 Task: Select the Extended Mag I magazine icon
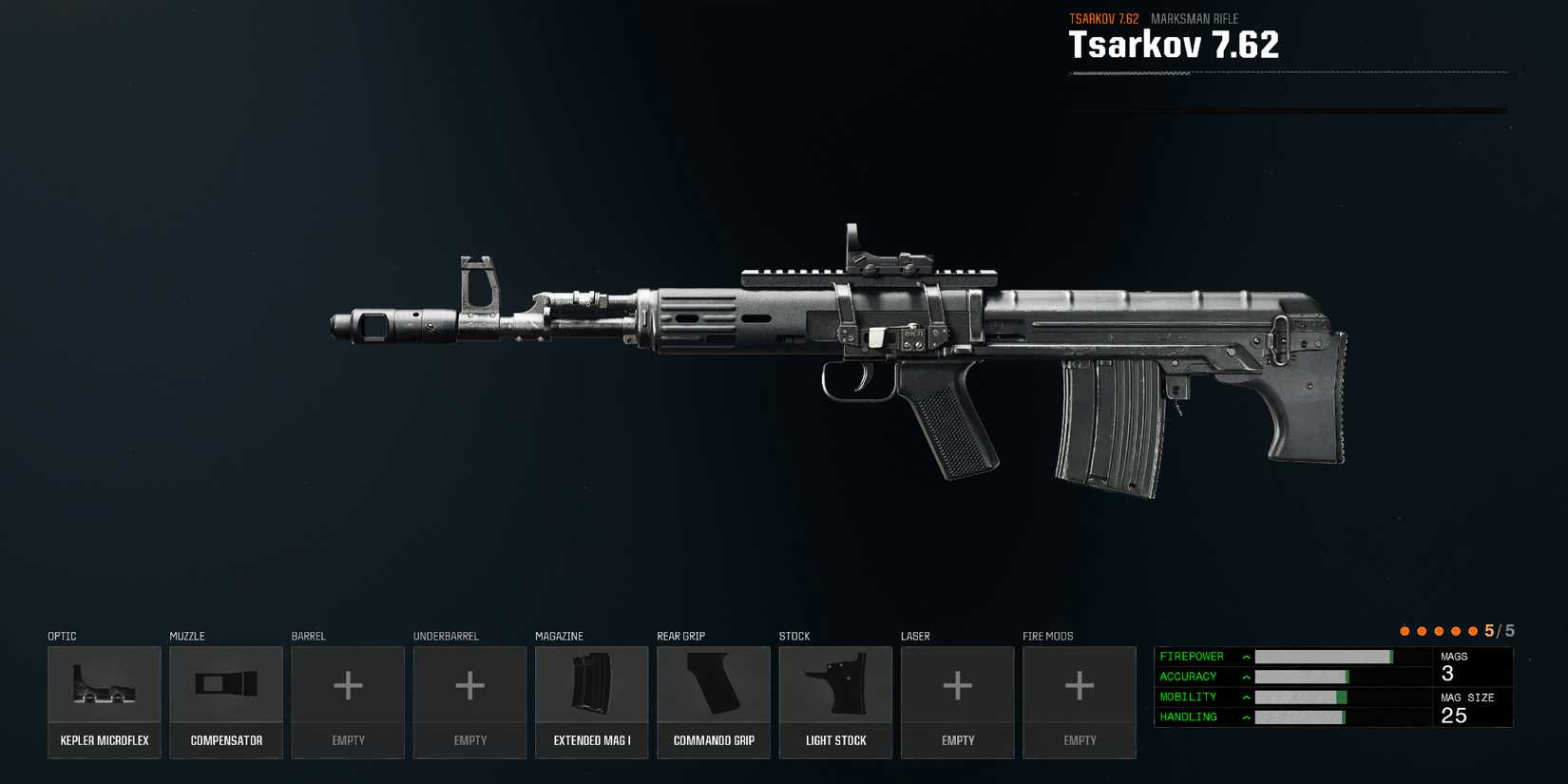coord(591,684)
